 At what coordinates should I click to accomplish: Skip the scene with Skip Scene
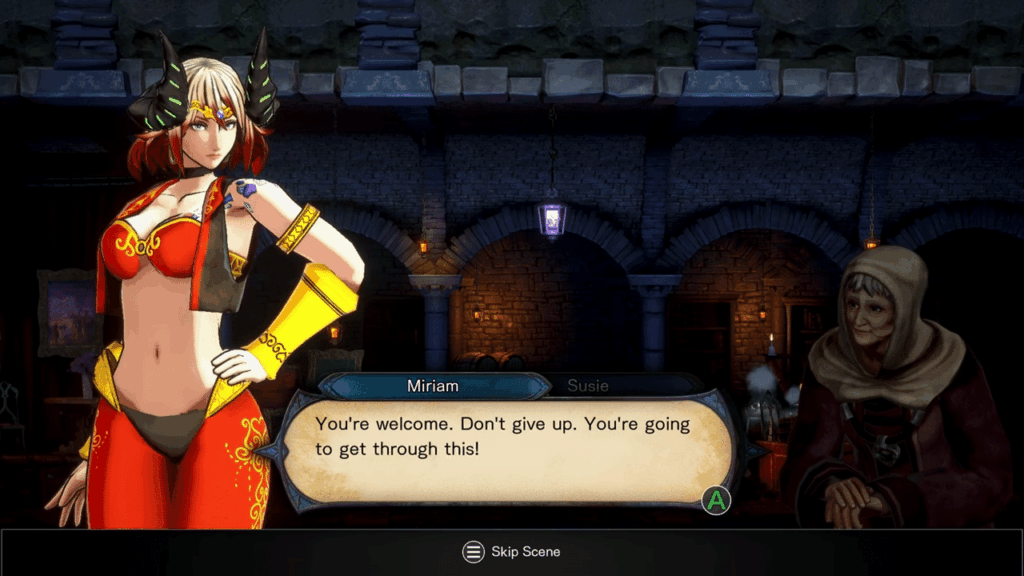(x=511, y=552)
